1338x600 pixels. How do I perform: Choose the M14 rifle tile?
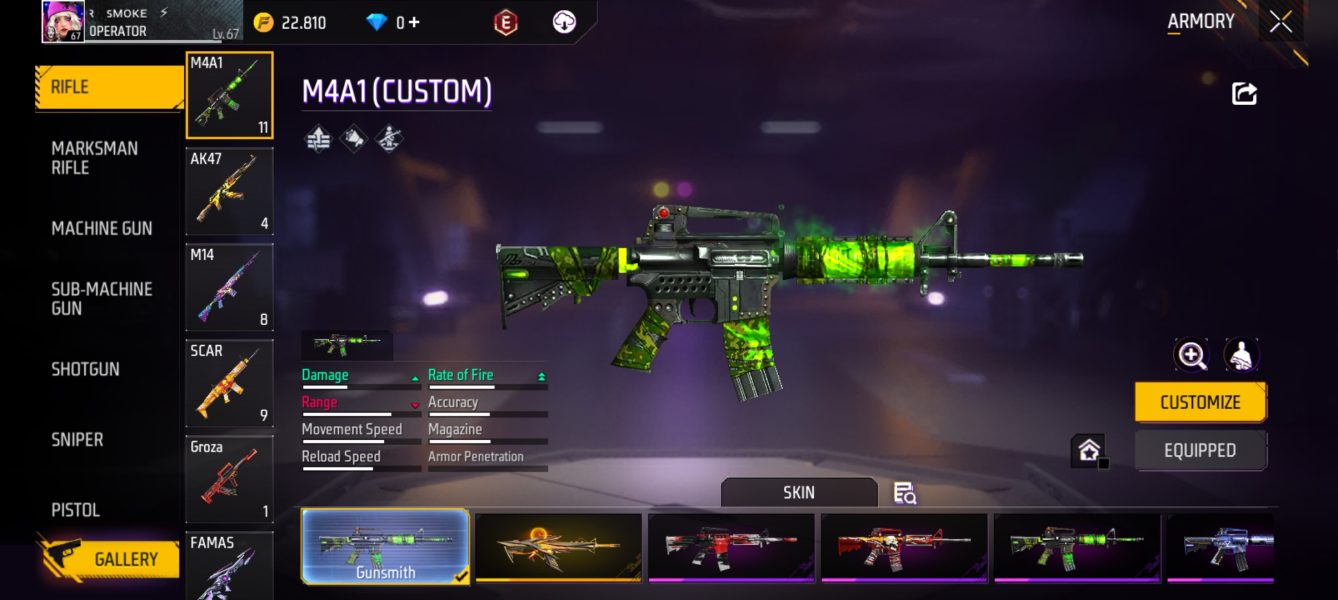coord(229,287)
